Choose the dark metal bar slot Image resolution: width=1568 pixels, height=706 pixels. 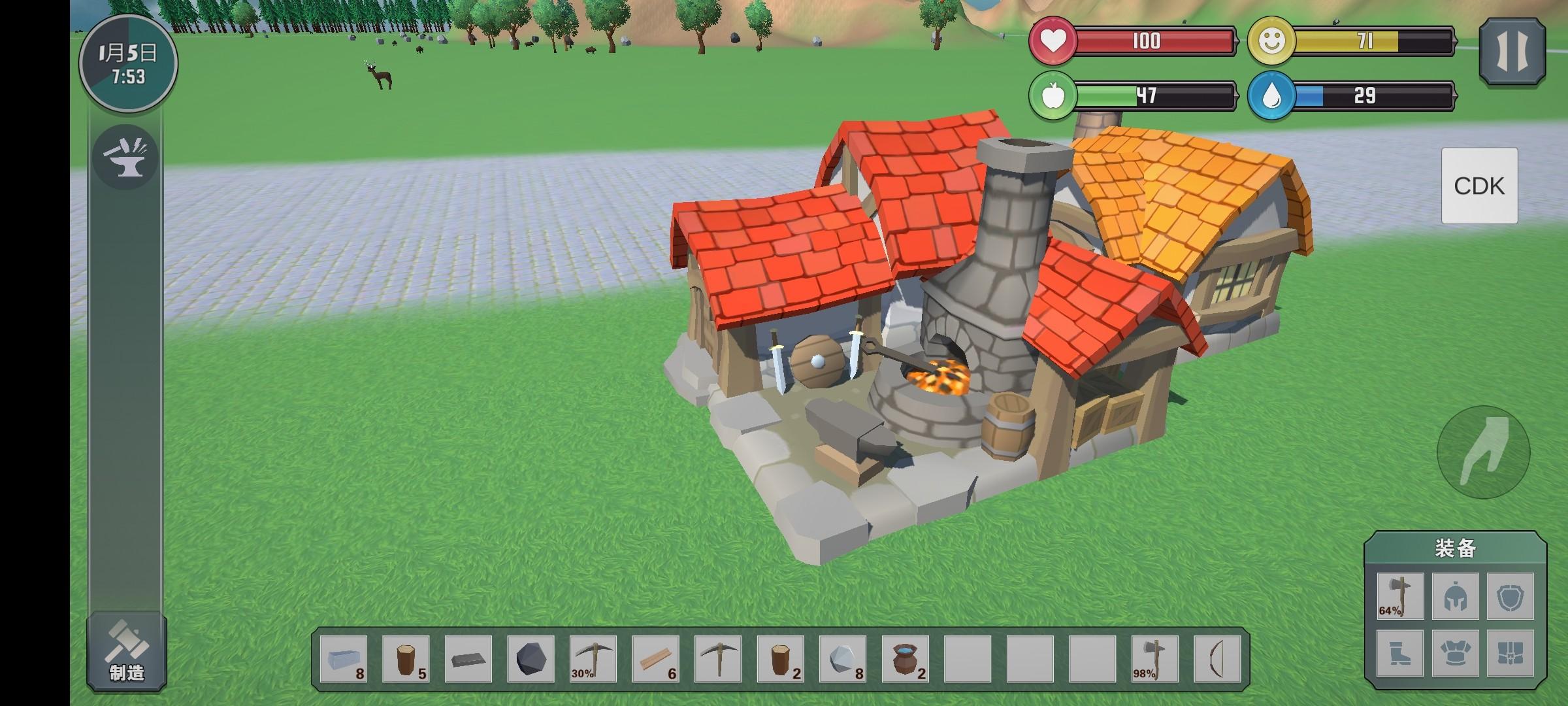tap(468, 659)
